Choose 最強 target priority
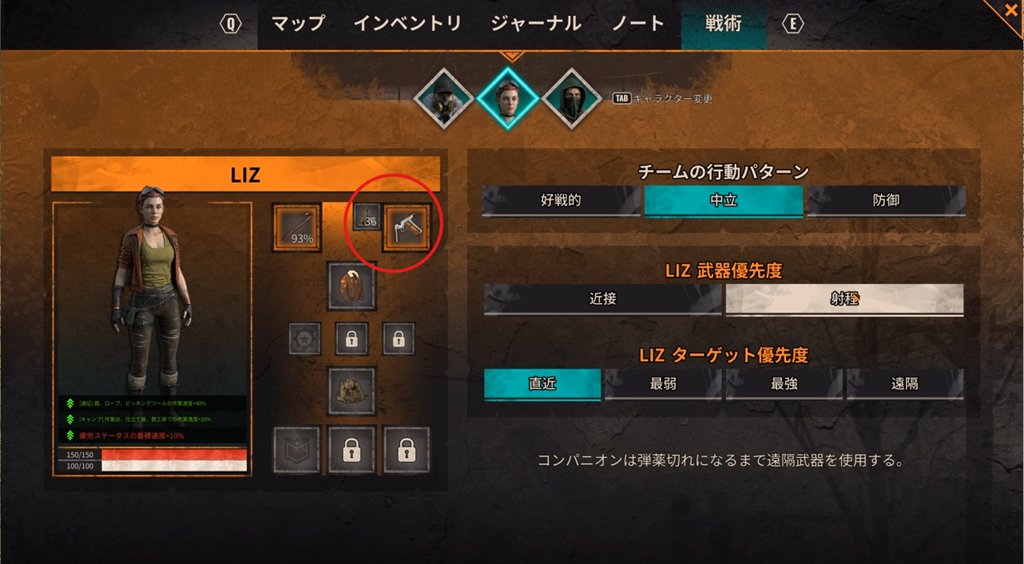1024x564 pixels. [784, 384]
